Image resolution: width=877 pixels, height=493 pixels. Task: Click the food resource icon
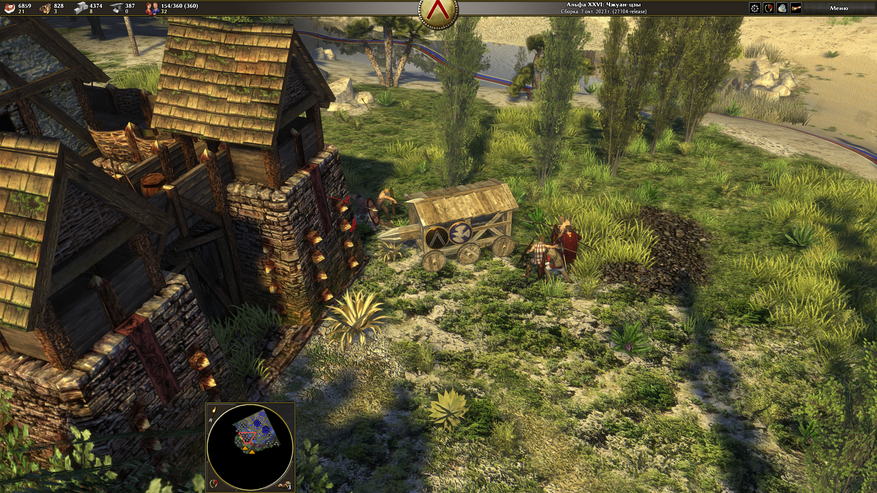coord(9,8)
